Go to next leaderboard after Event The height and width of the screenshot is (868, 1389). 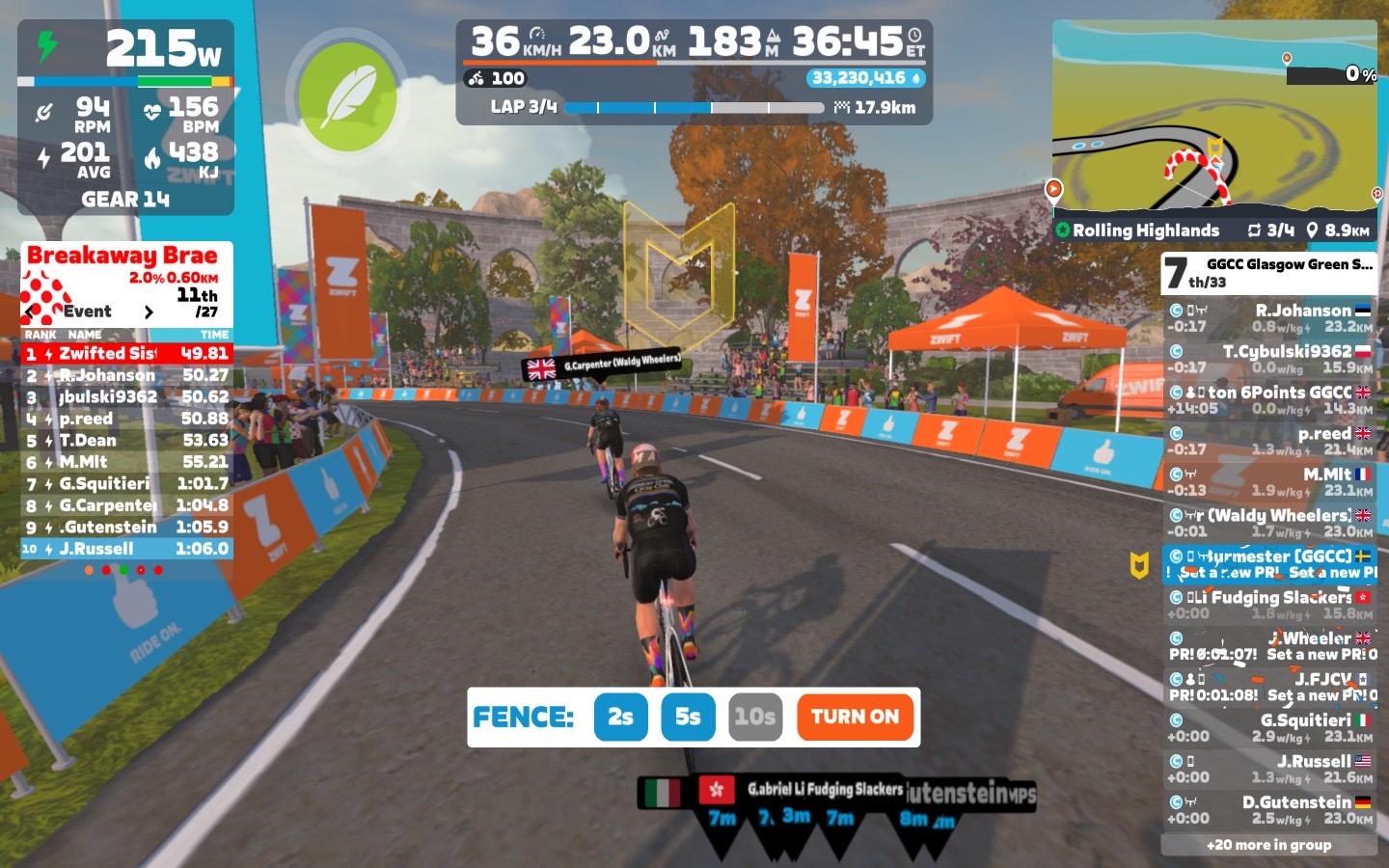pos(149,312)
